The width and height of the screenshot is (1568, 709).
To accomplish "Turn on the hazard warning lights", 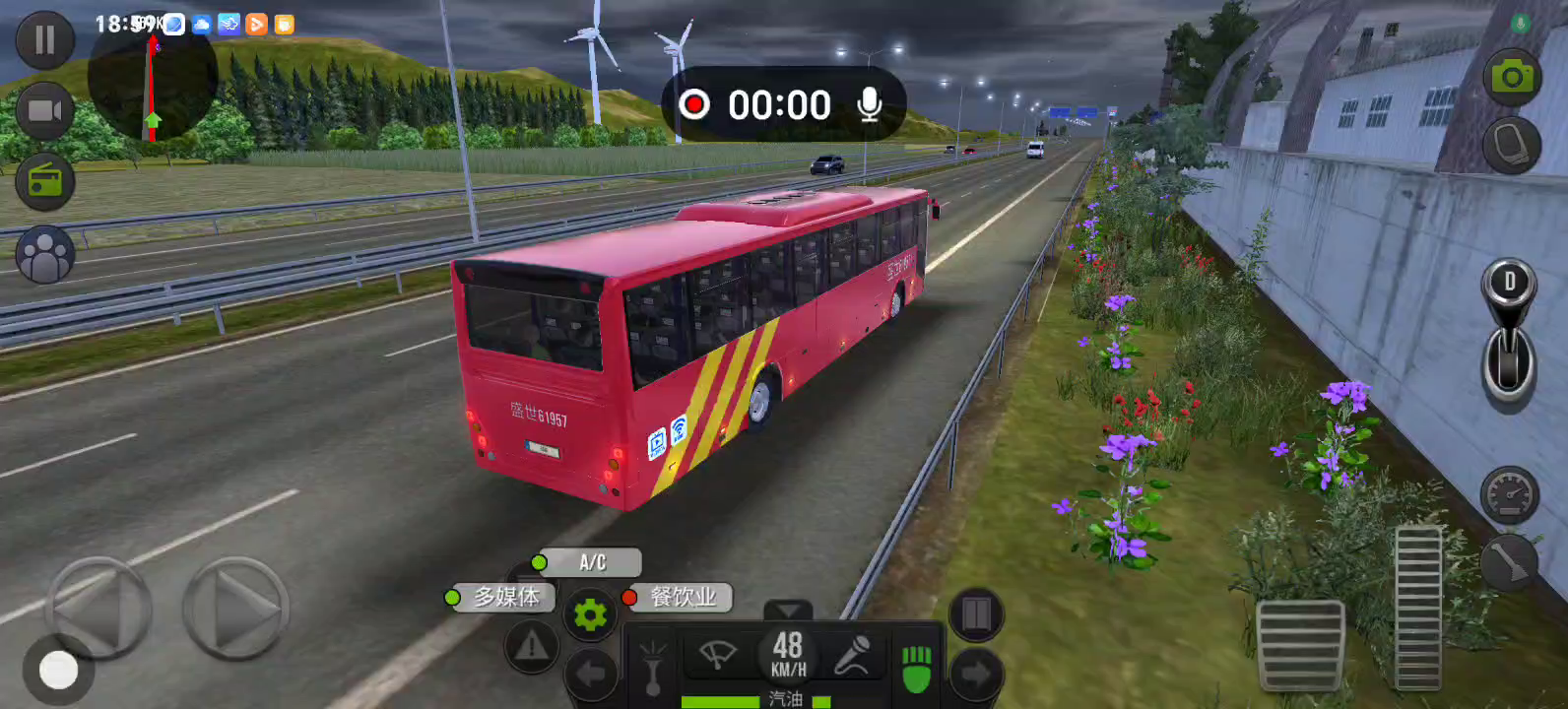I will (x=531, y=647).
